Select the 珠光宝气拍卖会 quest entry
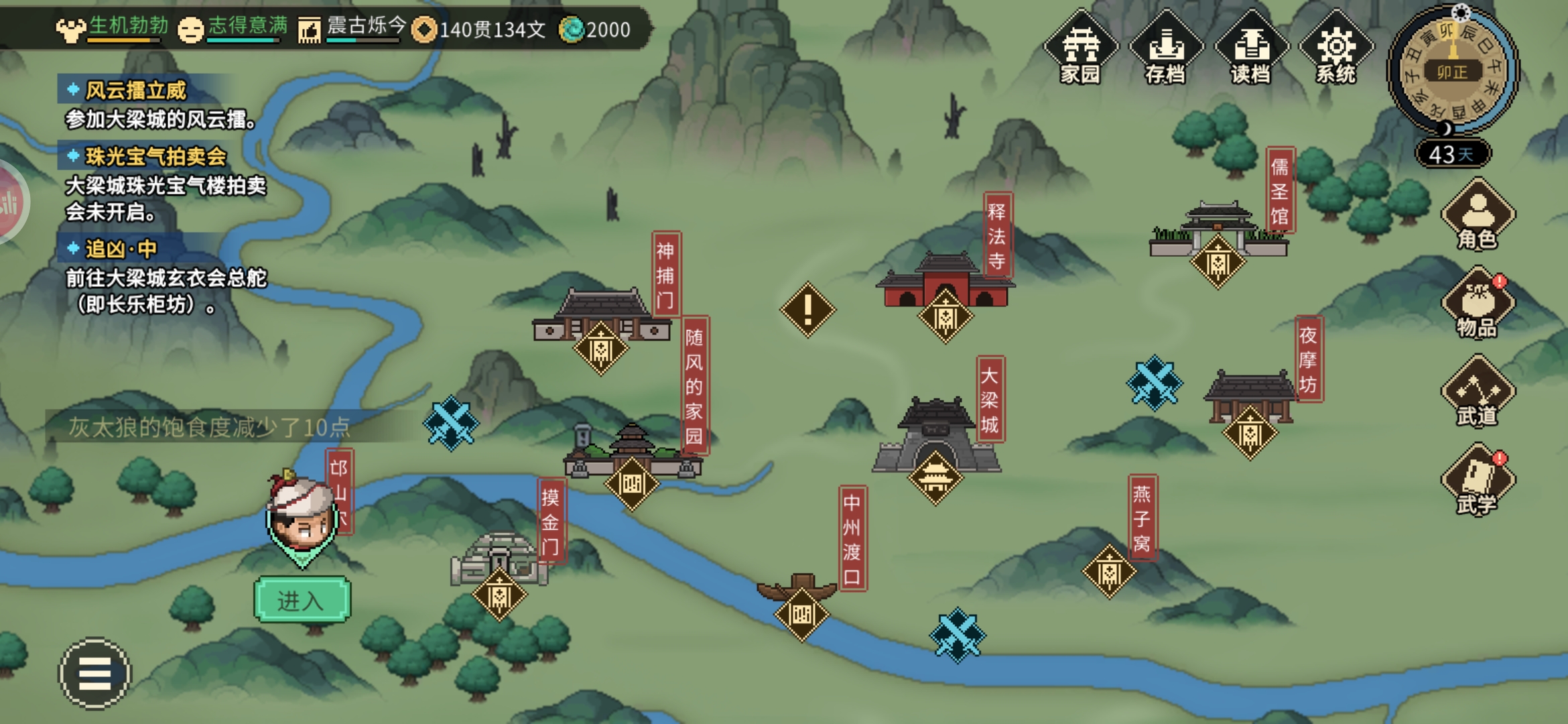 coord(155,156)
